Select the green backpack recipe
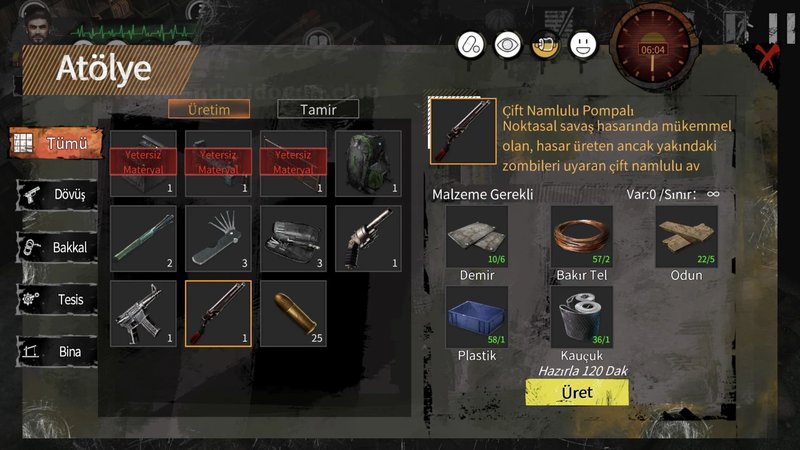800x450 pixels. (368, 163)
